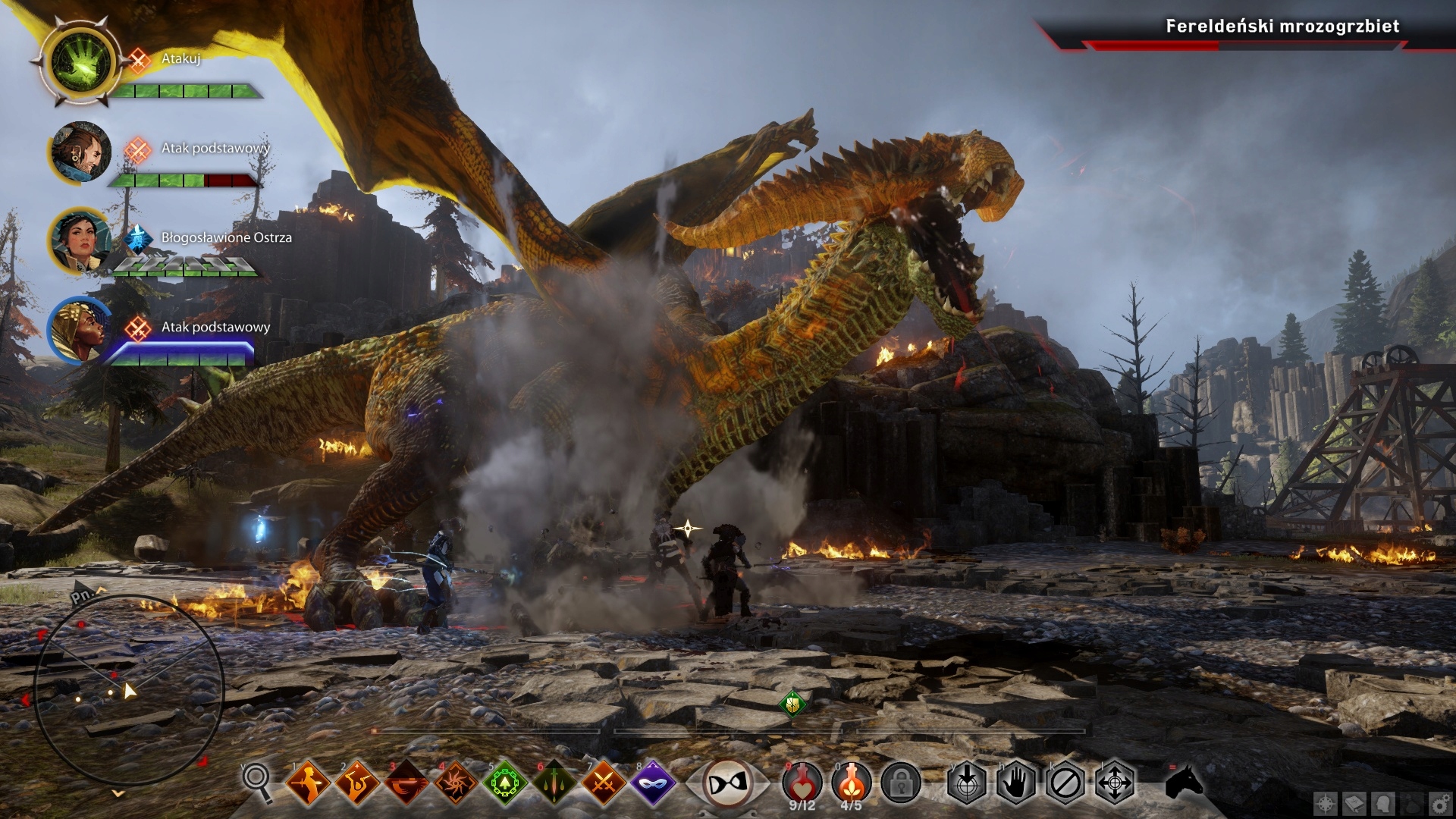This screenshot has width=1456, height=819.
Task: Order the party to attack my target
Action: click(966, 782)
